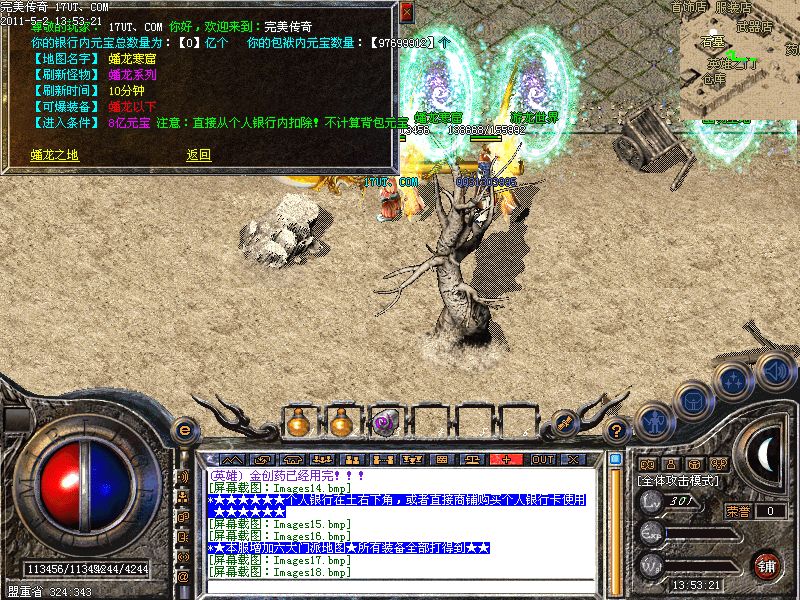Screen dimensions: 800x600
Task: Use the purple rune item in the belt
Action: (383, 423)
